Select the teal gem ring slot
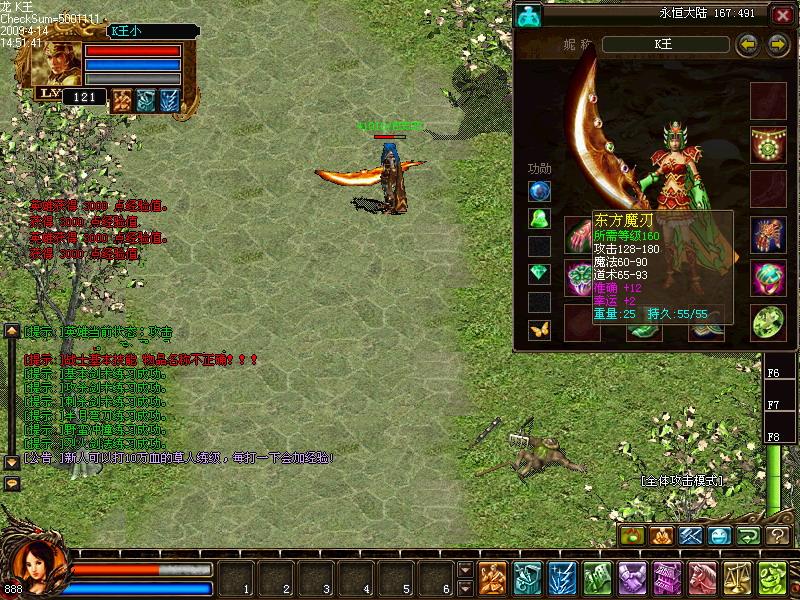This screenshot has width=800, height=600. 767,278
